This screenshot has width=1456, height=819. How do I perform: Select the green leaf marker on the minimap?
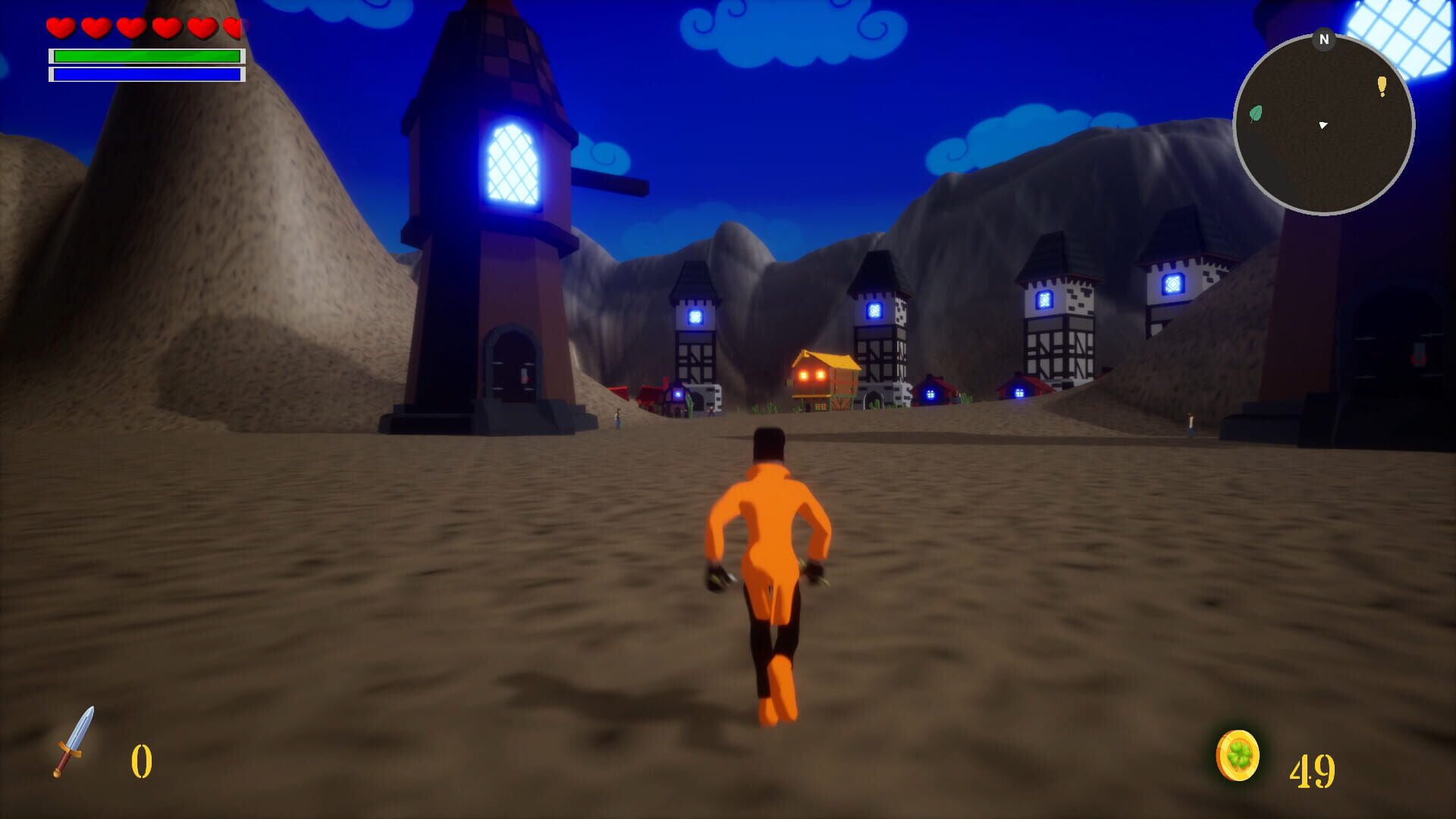pyautogui.click(x=1254, y=114)
